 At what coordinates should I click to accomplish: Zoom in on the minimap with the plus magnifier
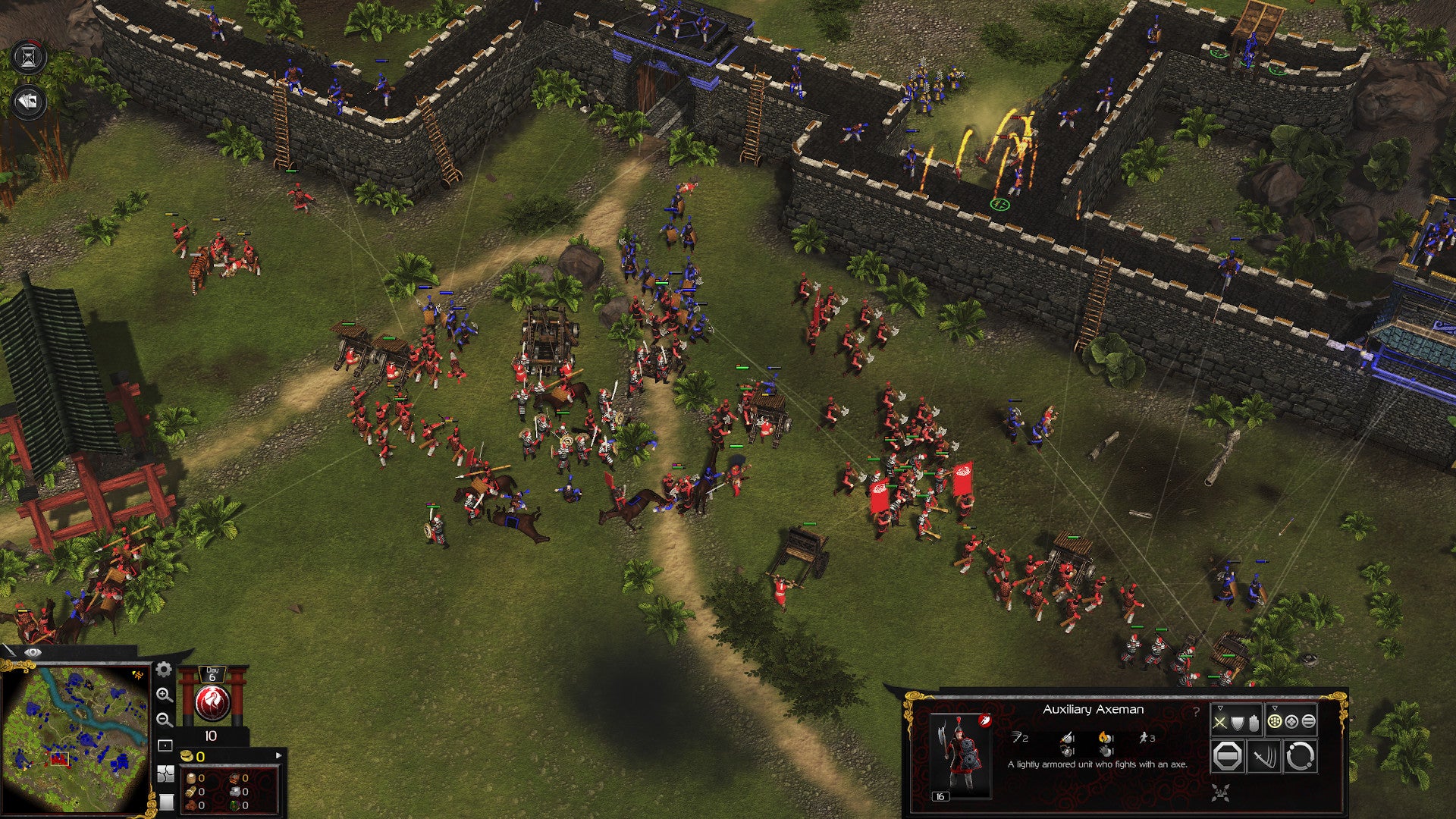(x=165, y=696)
